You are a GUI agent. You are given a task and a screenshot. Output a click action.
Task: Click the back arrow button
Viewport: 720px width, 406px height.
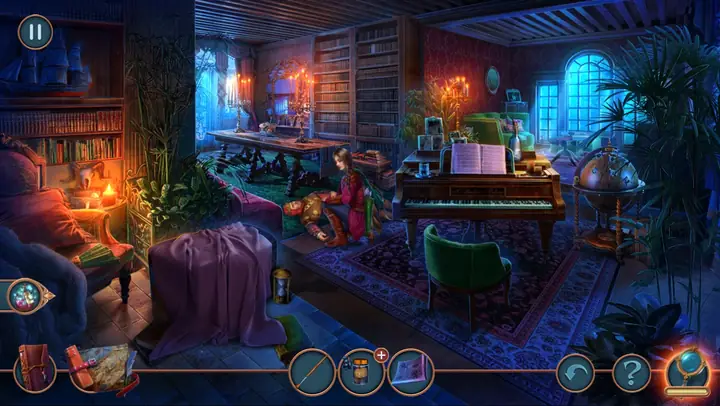(x=575, y=373)
